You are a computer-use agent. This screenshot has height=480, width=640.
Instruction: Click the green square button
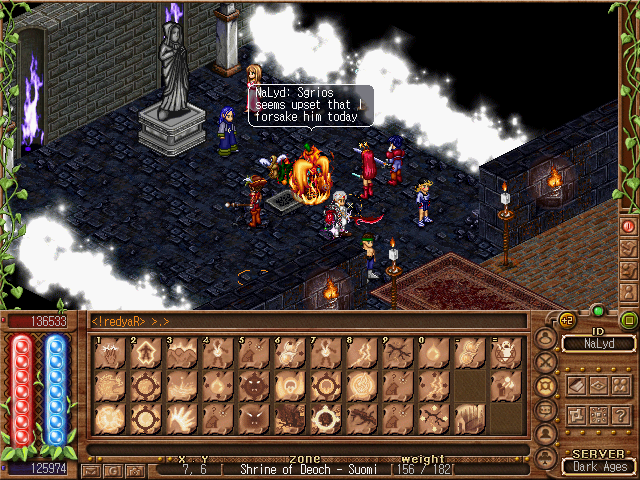point(628,321)
